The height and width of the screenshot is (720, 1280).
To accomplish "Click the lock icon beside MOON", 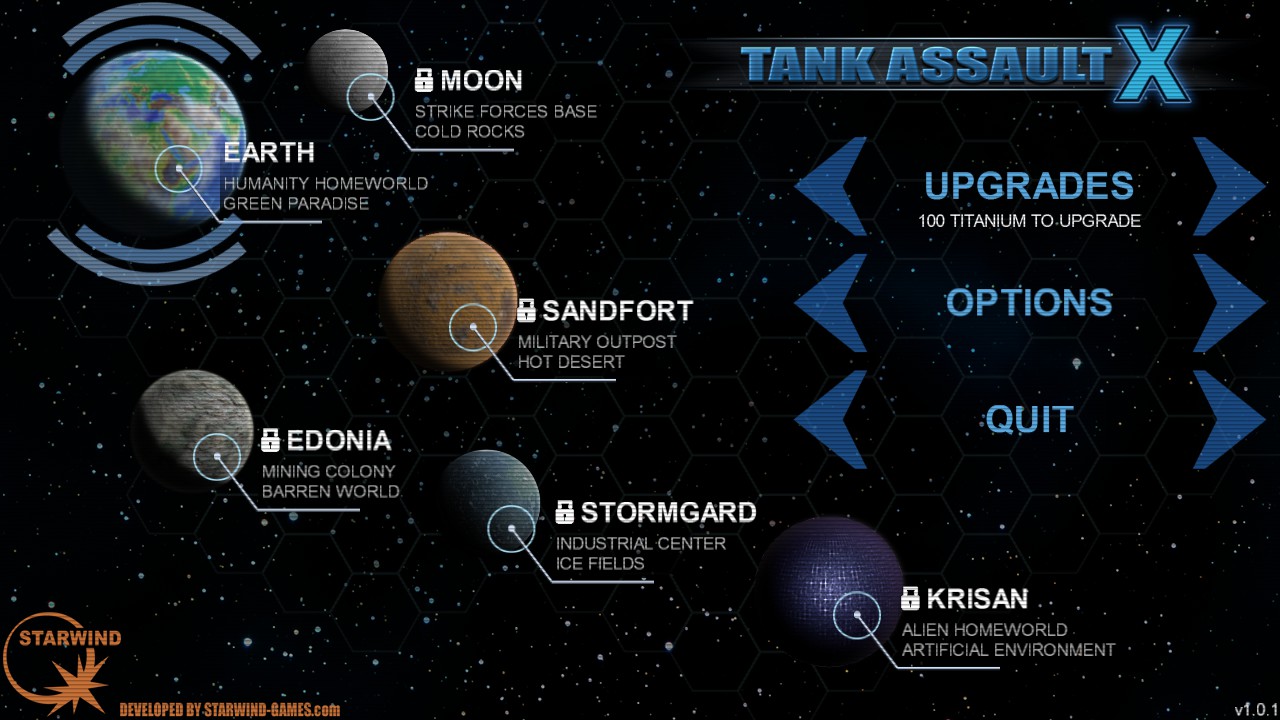I will pyautogui.click(x=426, y=80).
